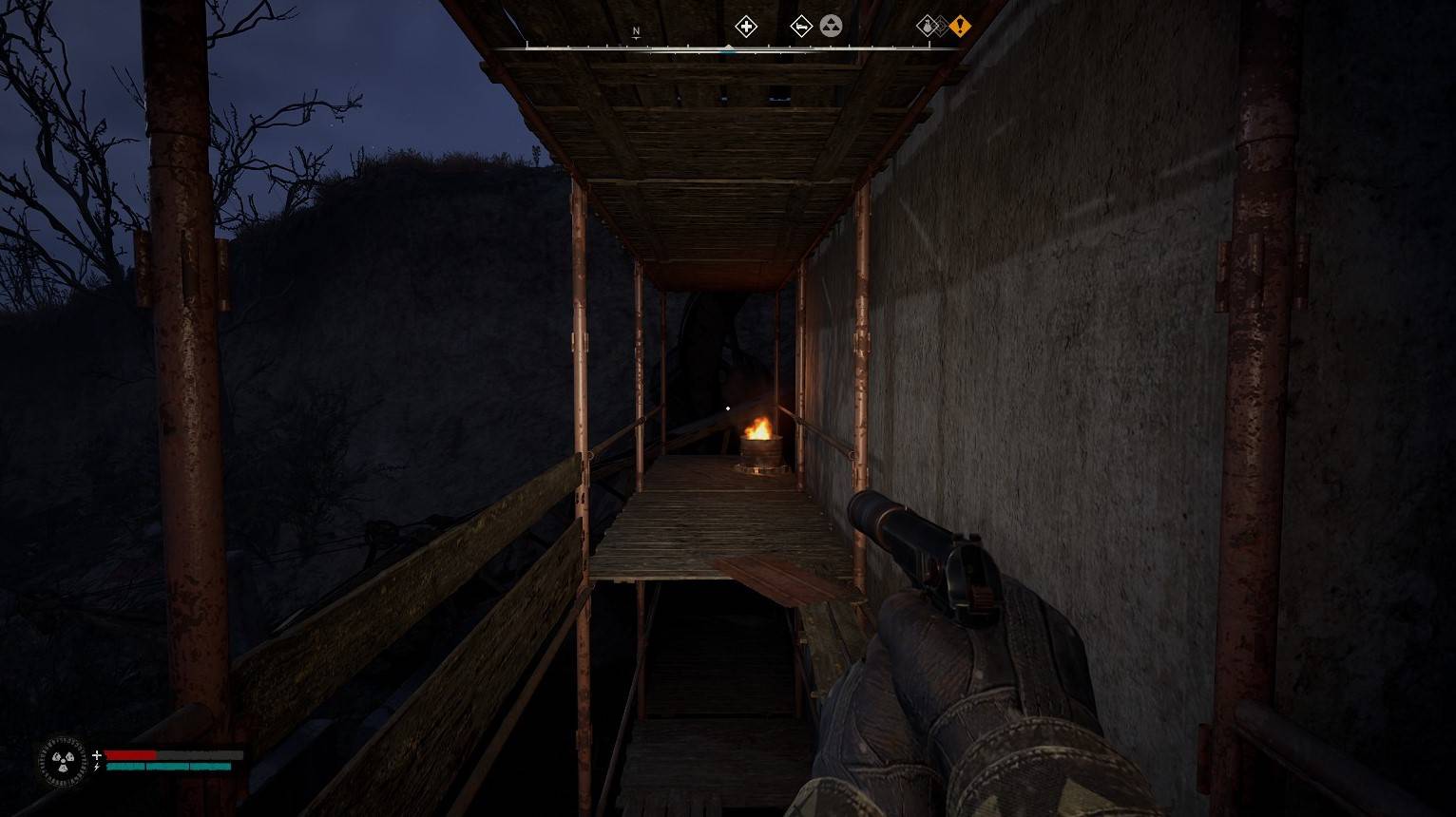Click the grey triple-triangle compass marker
Image resolution: width=1456 pixels, height=817 pixels.
[x=831, y=27]
